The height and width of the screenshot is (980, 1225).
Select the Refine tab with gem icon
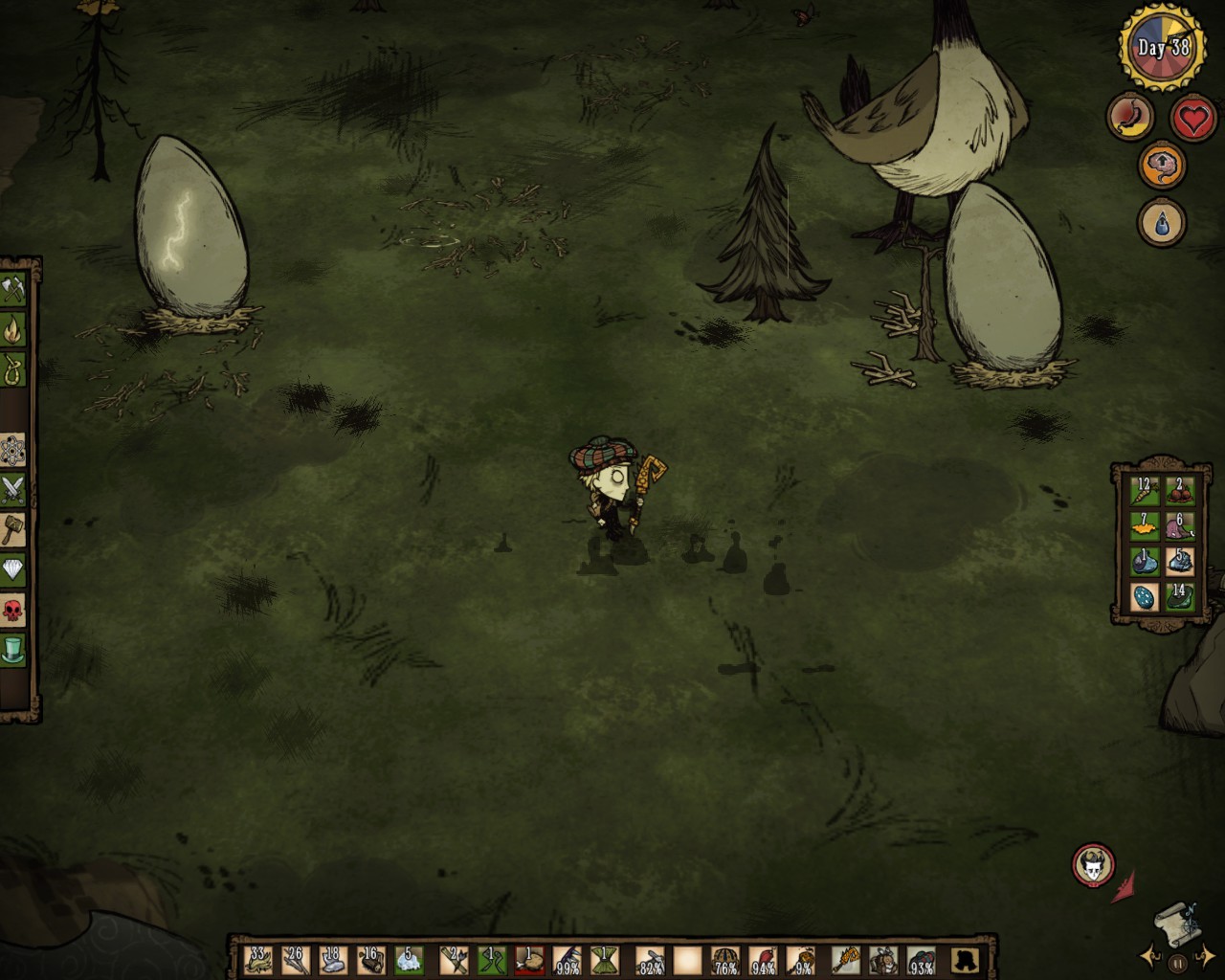click(x=14, y=565)
